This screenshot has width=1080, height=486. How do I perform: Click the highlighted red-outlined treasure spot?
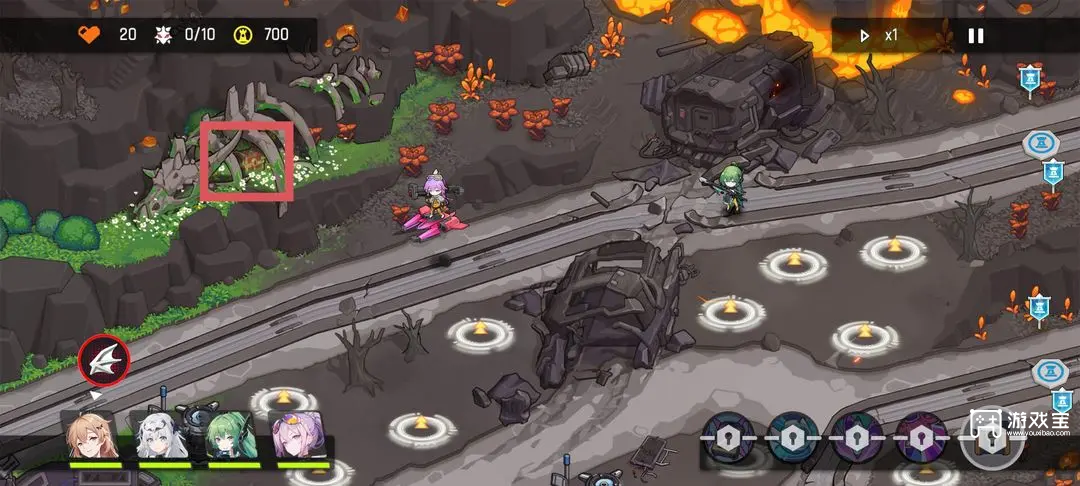click(x=246, y=159)
